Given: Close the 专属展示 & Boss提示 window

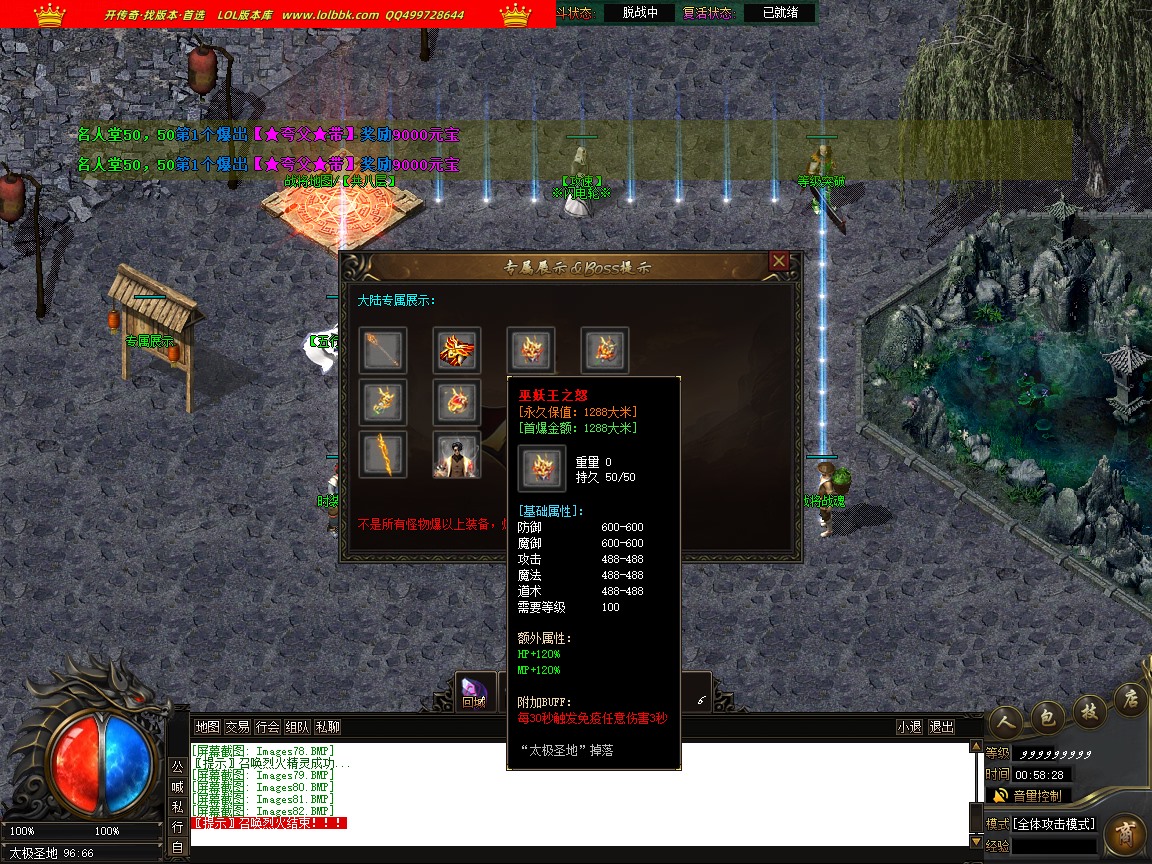Looking at the screenshot, I should 779,262.
